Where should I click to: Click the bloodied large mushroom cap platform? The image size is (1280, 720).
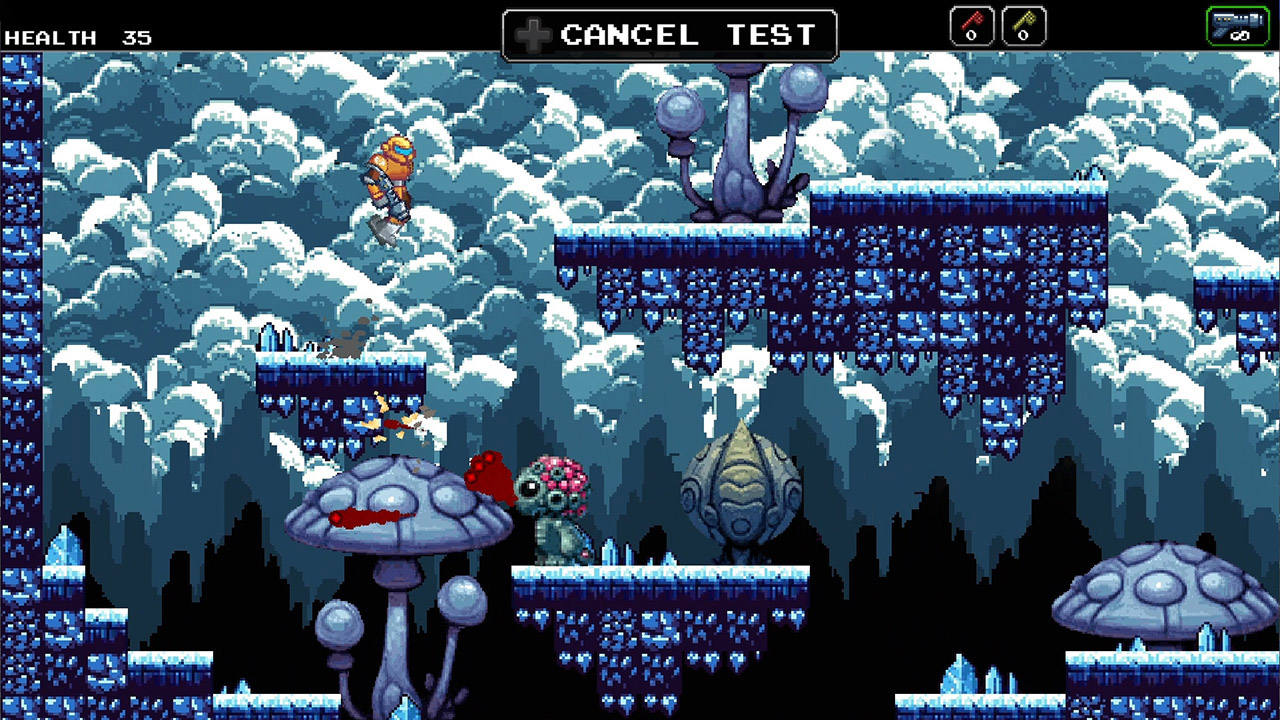pos(400,500)
